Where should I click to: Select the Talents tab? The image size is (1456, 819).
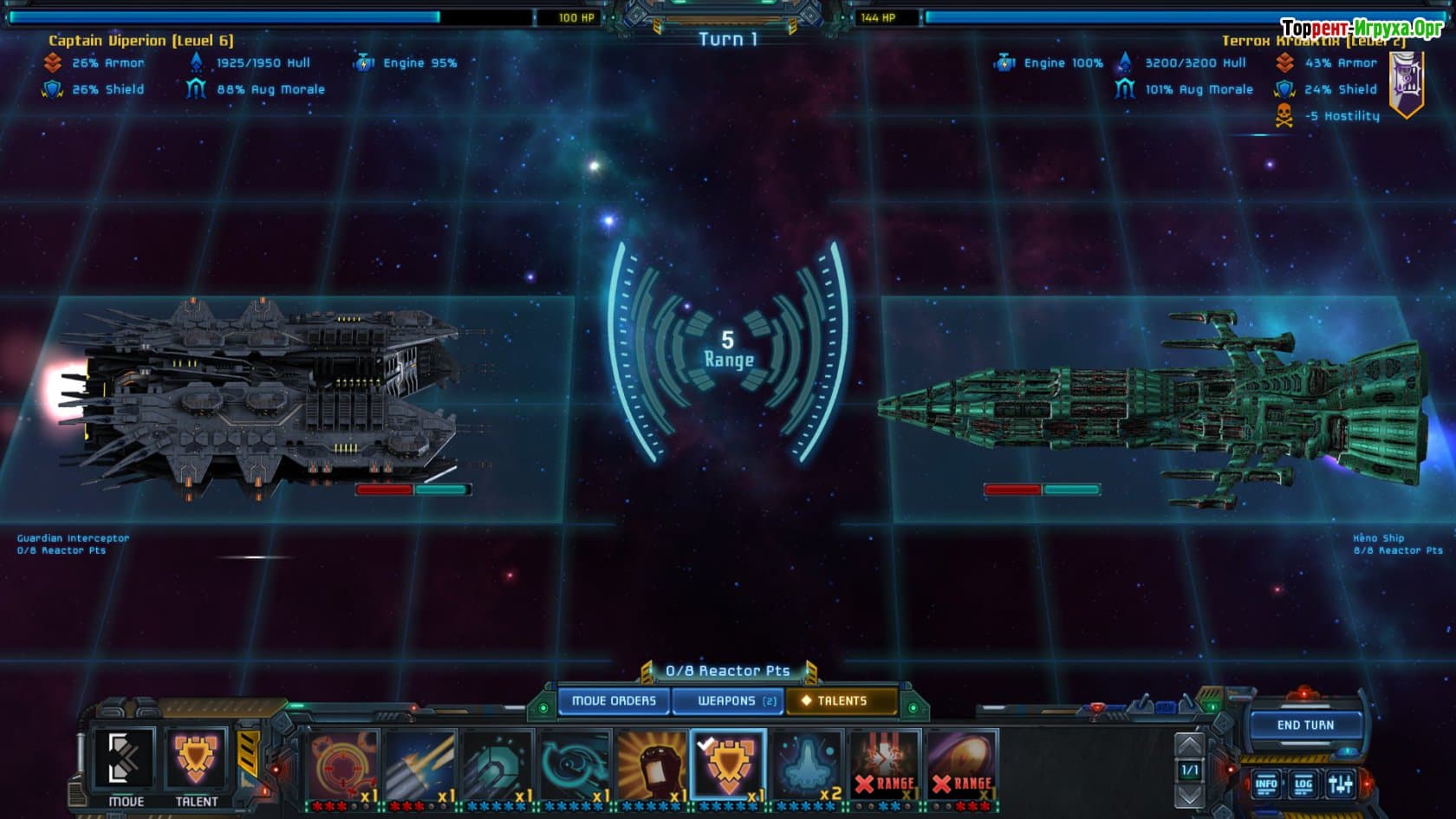pyautogui.click(x=841, y=700)
